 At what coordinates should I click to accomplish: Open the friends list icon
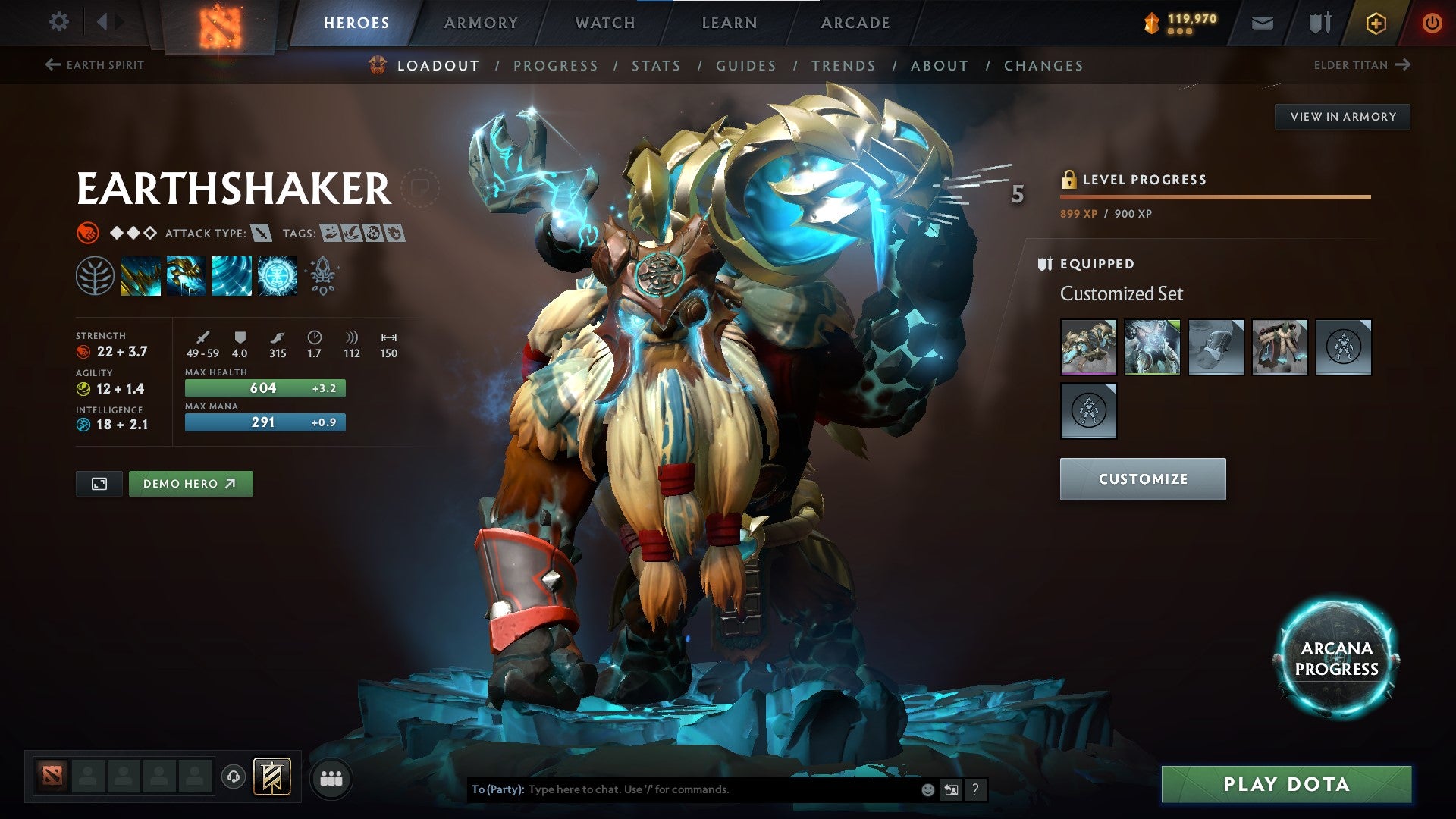(331, 778)
